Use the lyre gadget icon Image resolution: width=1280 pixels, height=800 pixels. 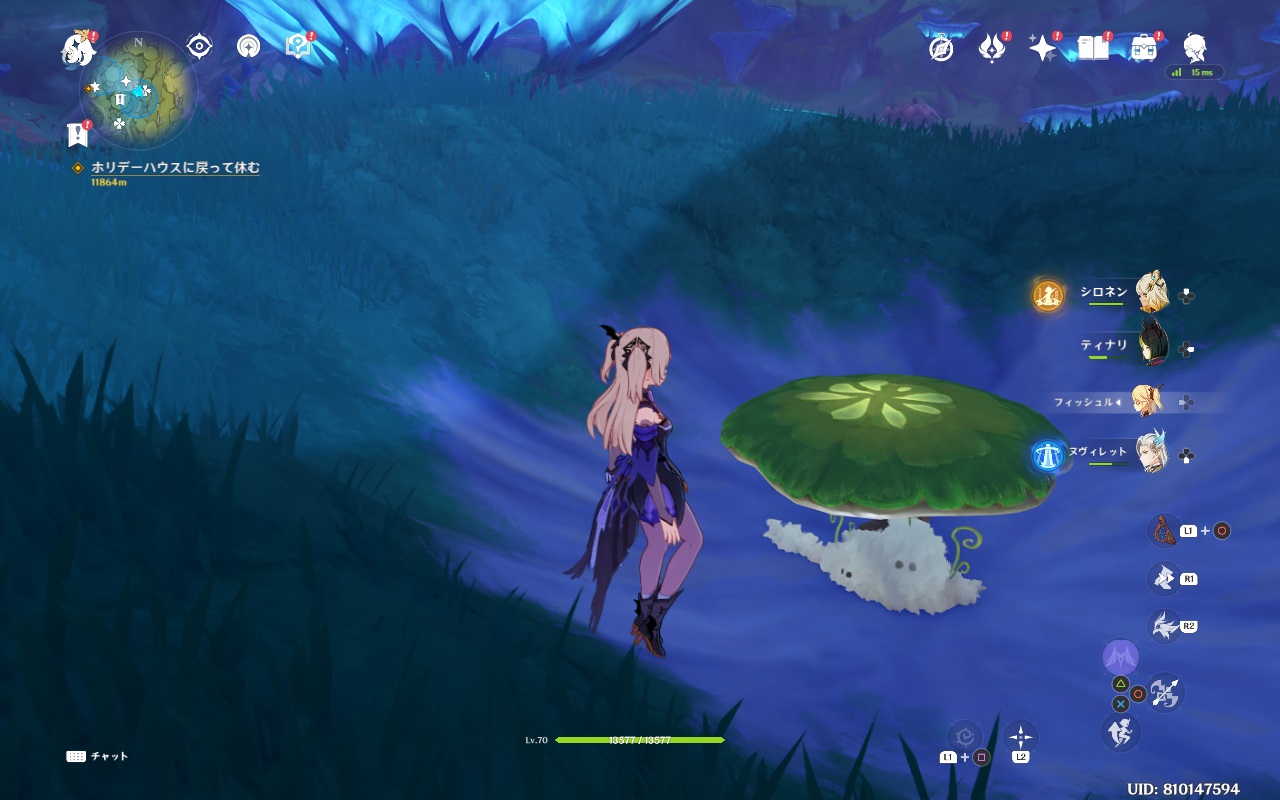[x=1163, y=530]
